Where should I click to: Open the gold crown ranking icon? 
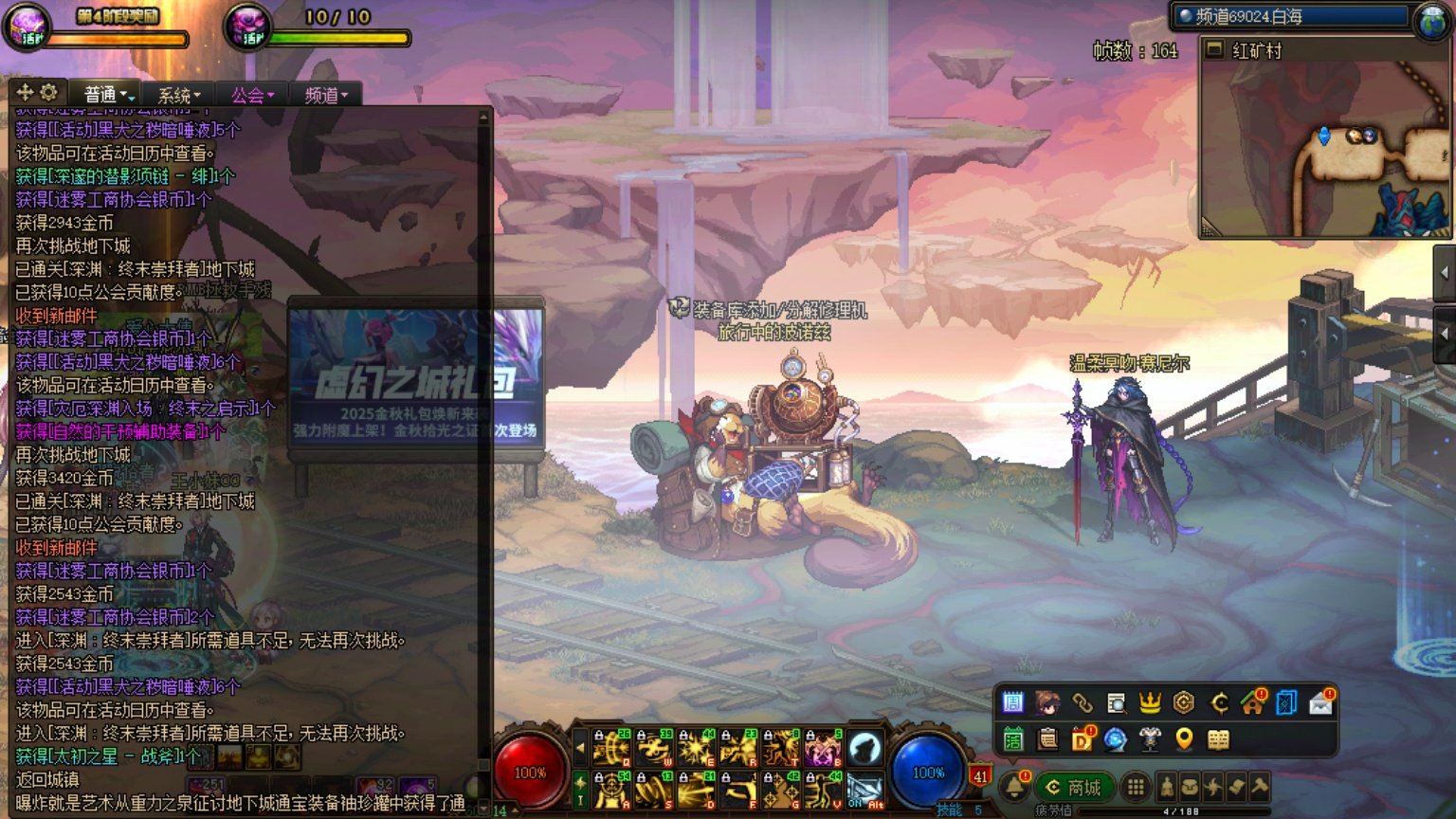coord(1150,702)
